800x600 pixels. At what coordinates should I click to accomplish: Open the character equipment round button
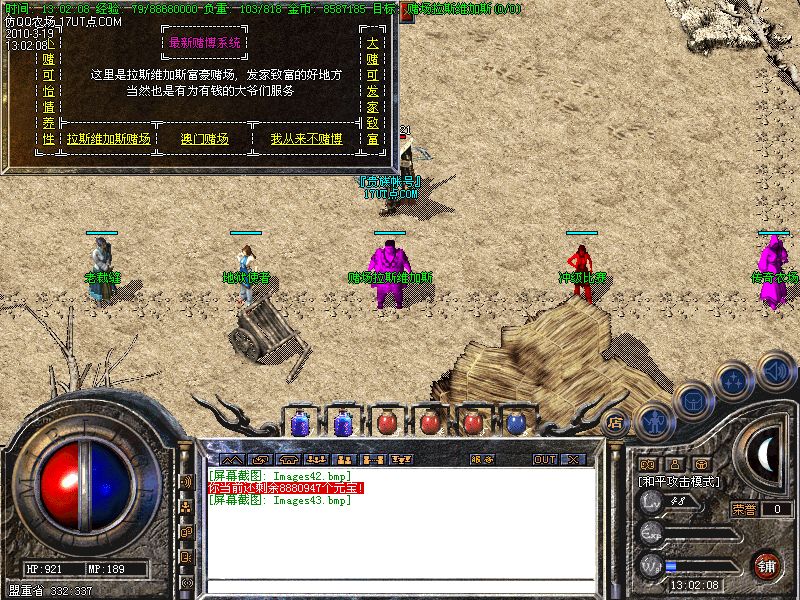(x=653, y=421)
